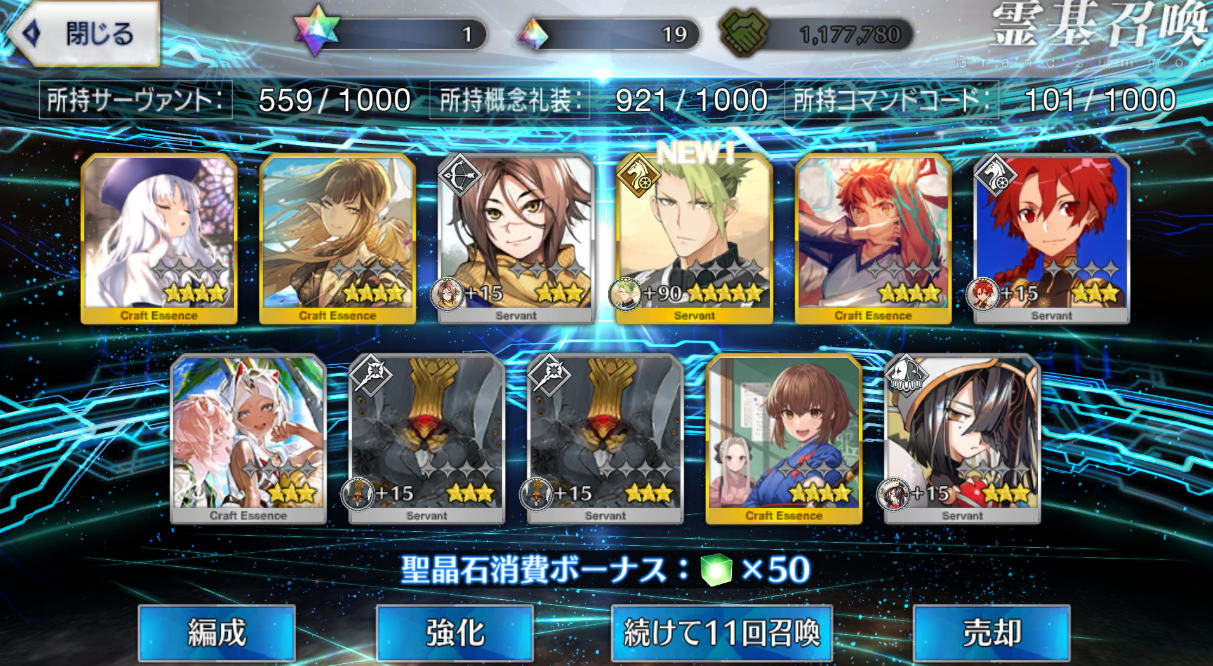Select the NEW five-star green-haired Servant card
The height and width of the screenshot is (666, 1213).
[x=694, y=240]
